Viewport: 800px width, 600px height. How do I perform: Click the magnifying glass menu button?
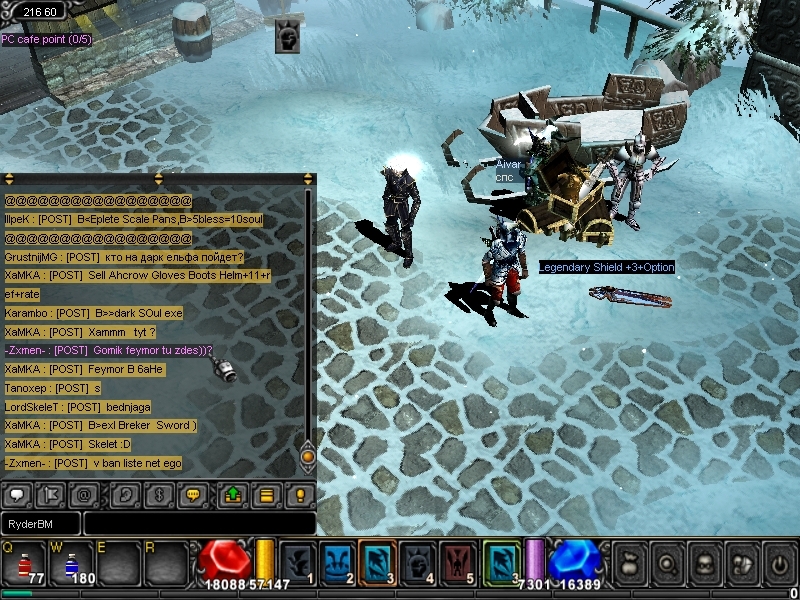(666, 563)
